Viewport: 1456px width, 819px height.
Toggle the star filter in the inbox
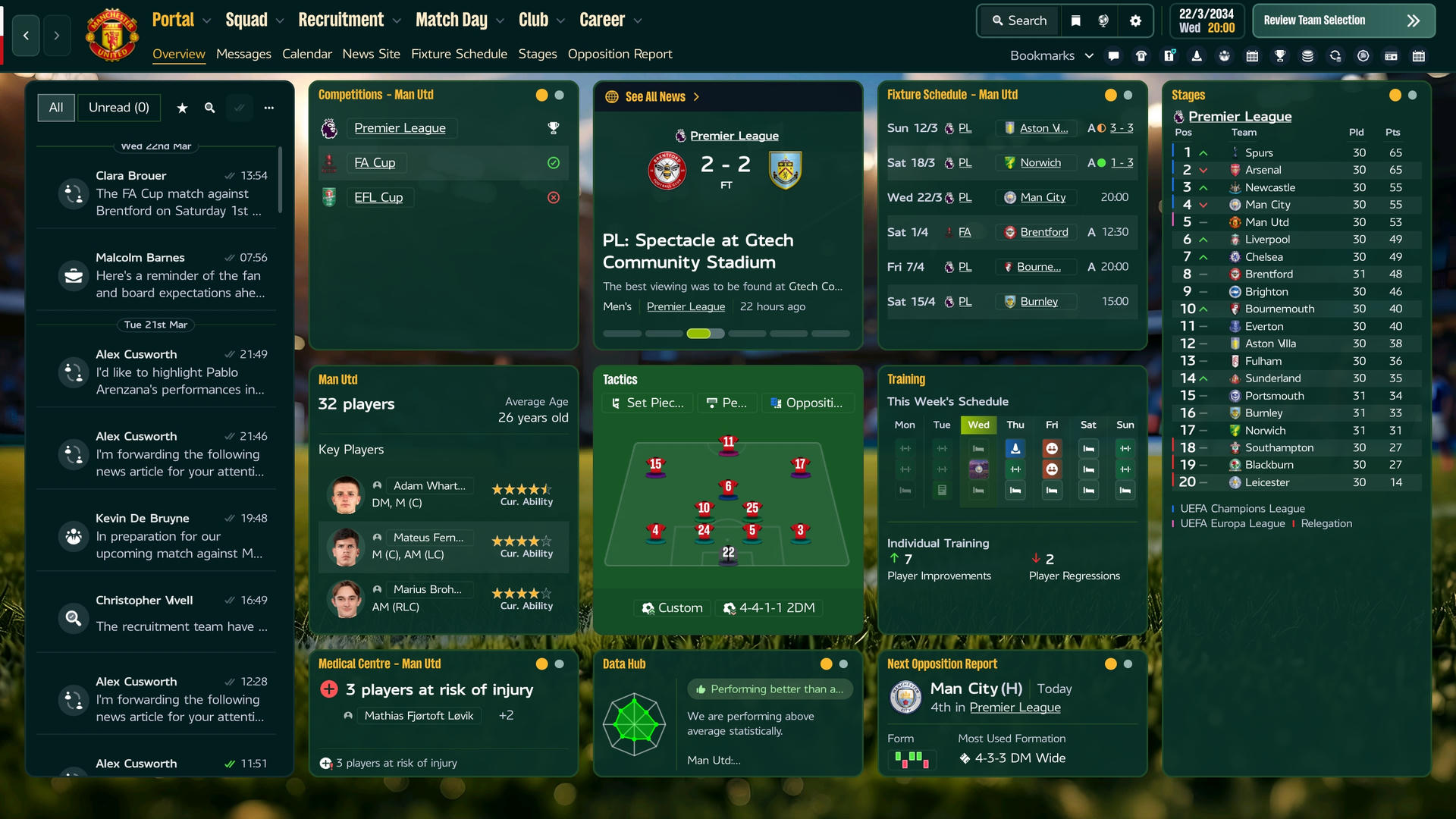182,108
